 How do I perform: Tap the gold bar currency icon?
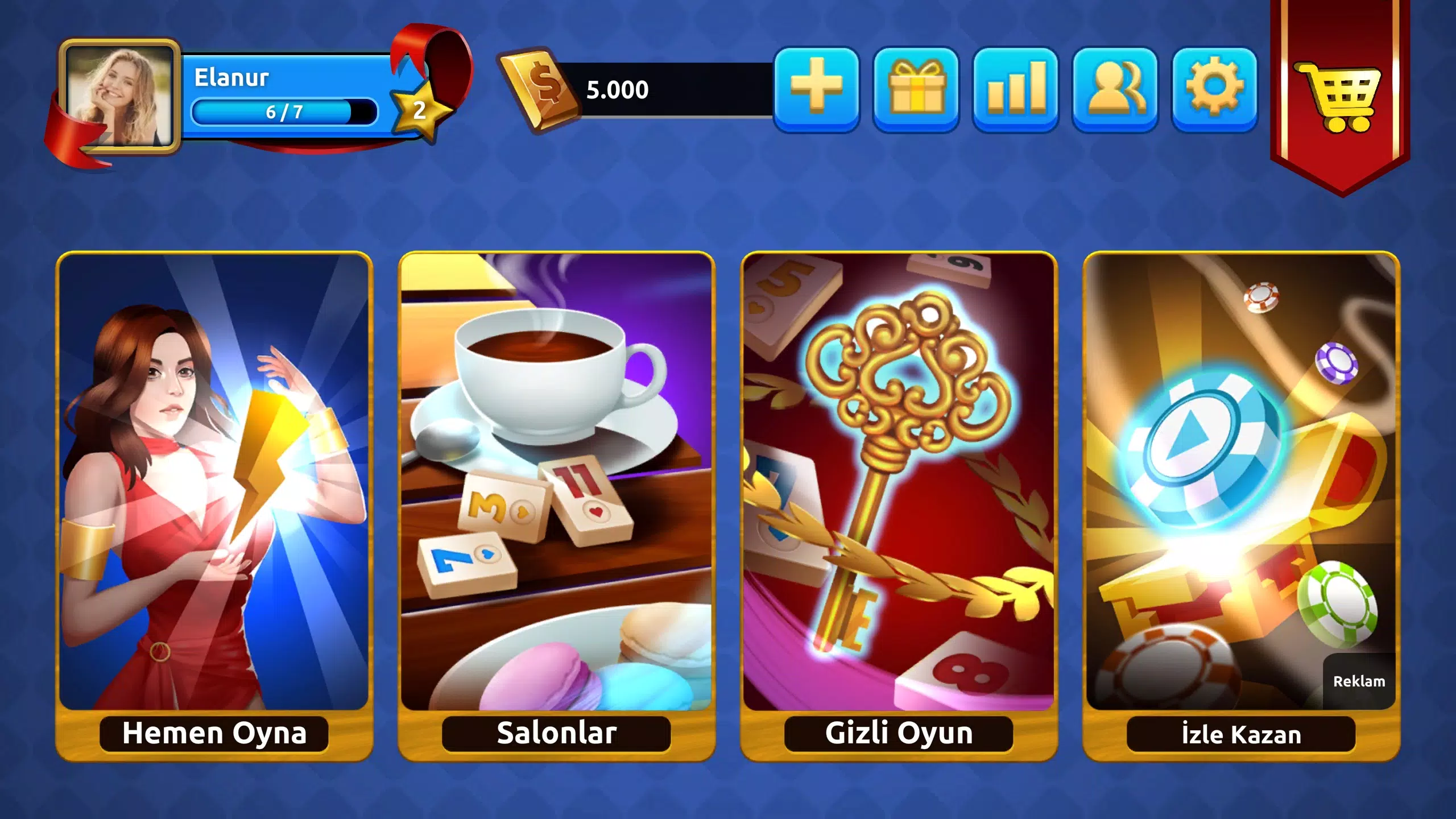click(540, 88)
